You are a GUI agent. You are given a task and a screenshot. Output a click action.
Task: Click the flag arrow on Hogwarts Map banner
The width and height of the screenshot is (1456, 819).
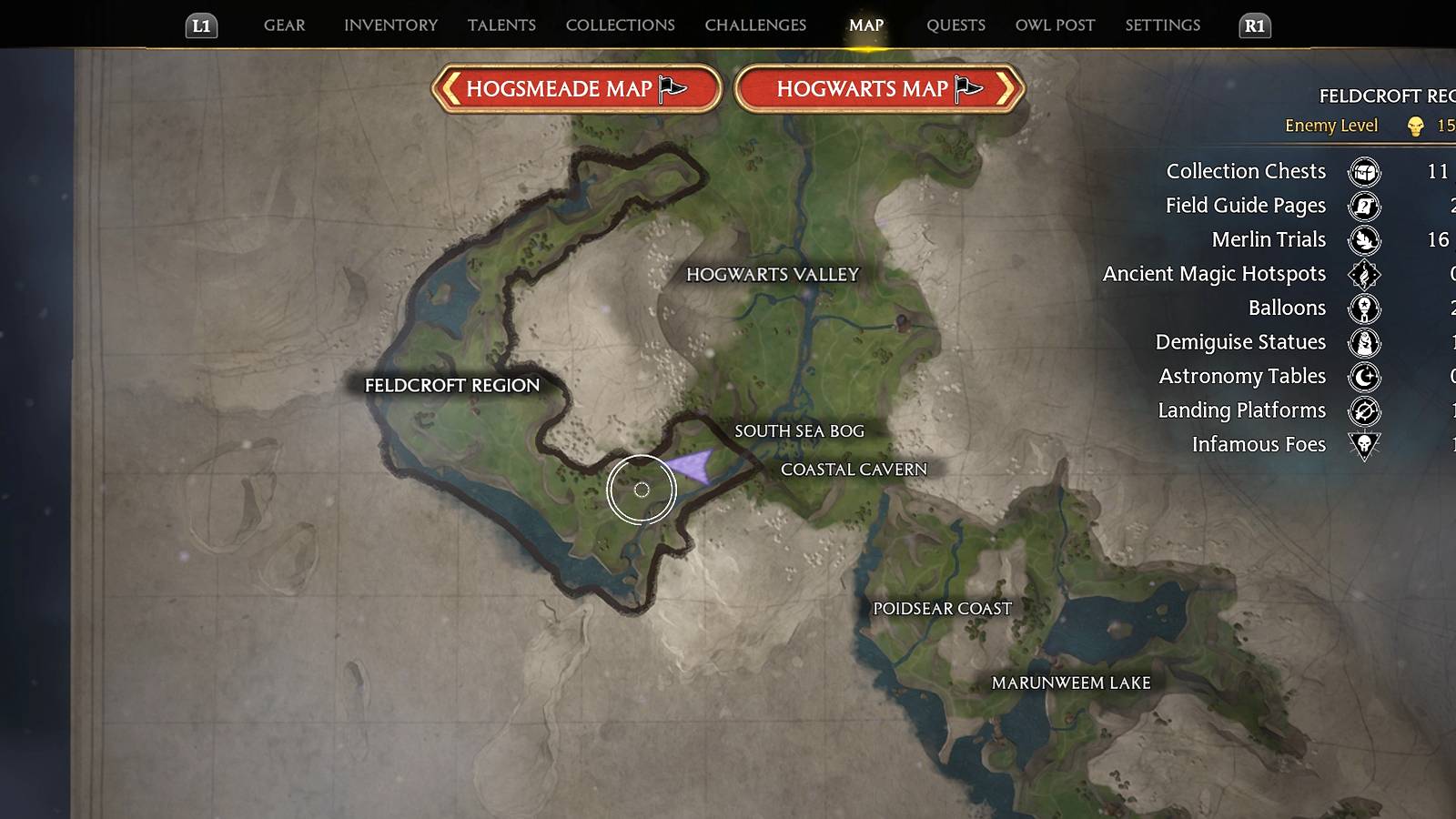pyautogui.click(x=965, y=88)
